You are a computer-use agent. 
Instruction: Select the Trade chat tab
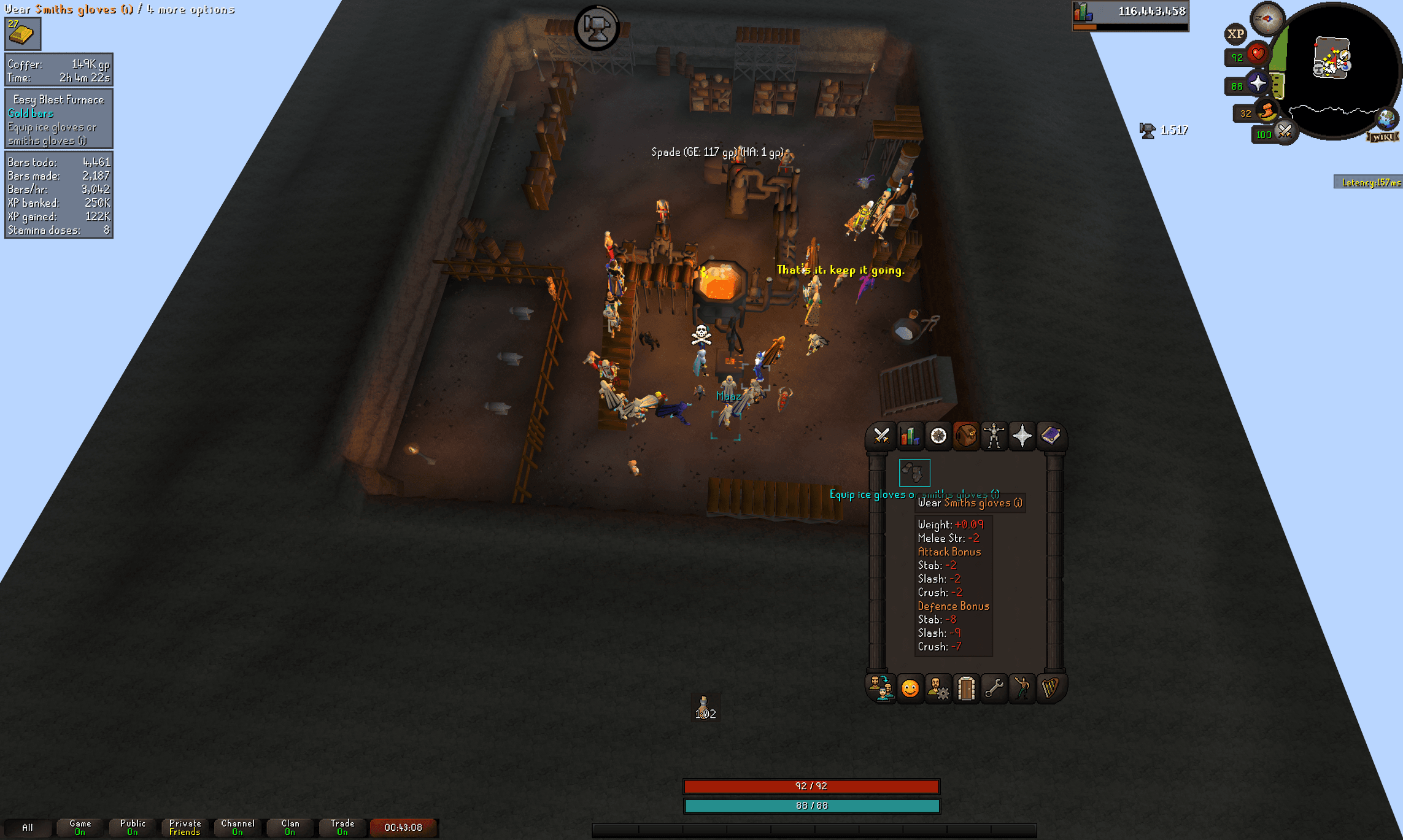point(342,827)
